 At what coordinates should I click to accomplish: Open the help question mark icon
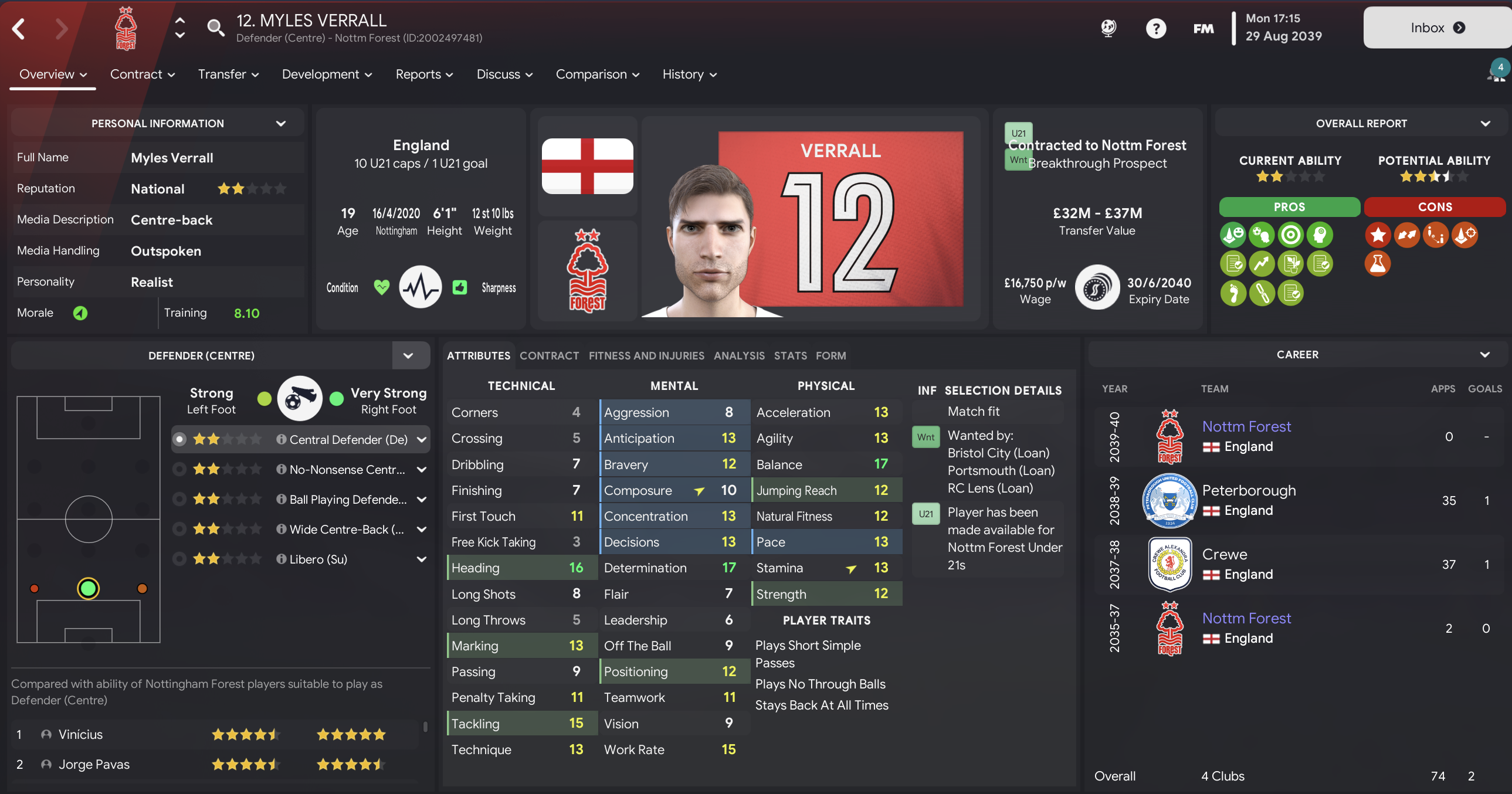[1156, 28]
